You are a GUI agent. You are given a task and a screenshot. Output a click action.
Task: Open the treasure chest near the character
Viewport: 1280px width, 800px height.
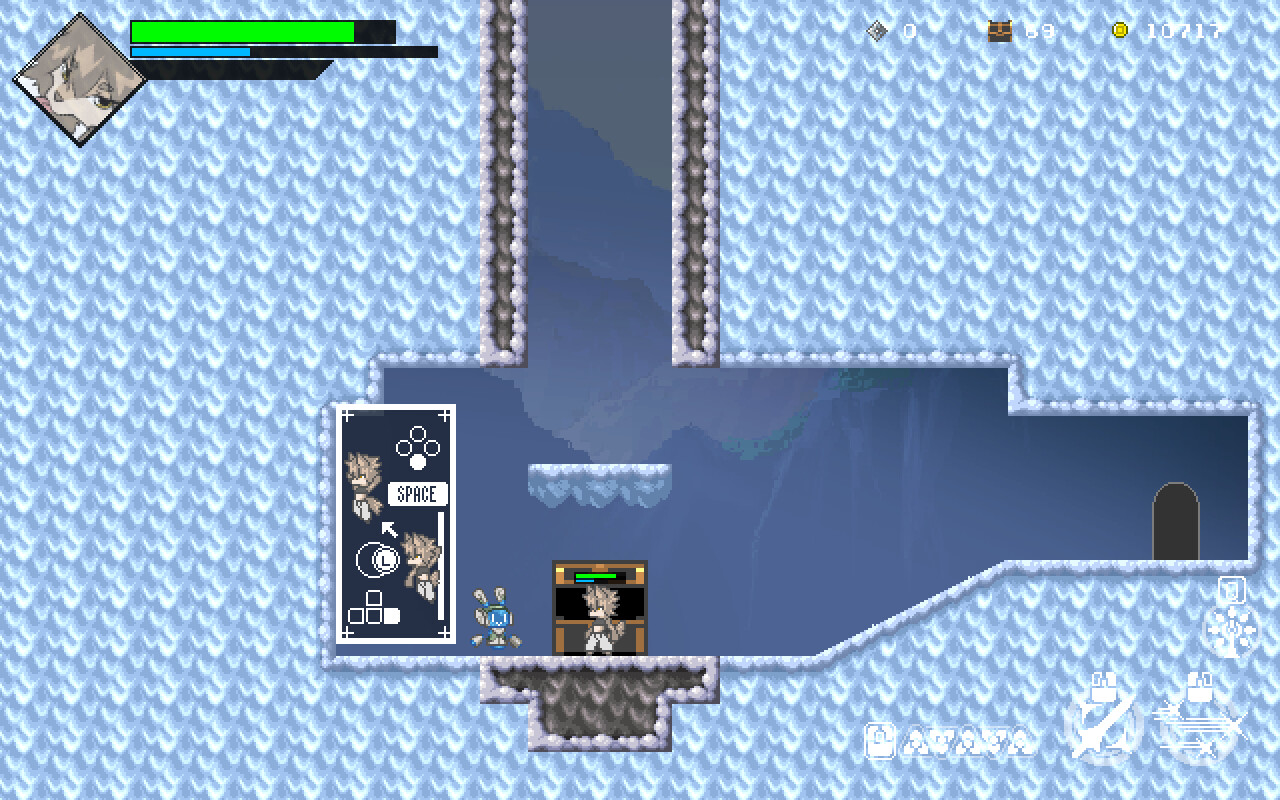click(x=598, y=605)
